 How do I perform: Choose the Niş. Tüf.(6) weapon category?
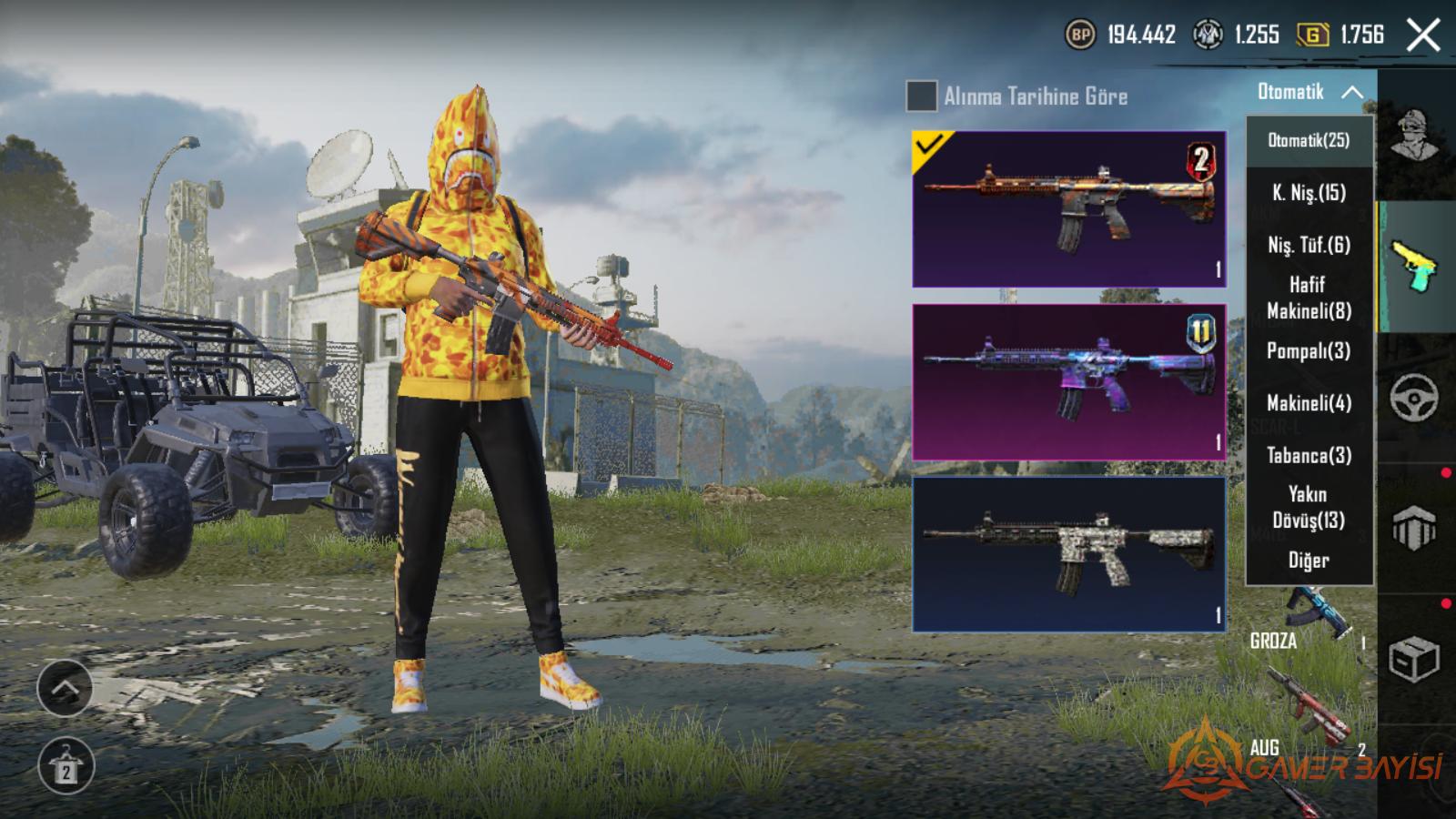[1309, 245]
